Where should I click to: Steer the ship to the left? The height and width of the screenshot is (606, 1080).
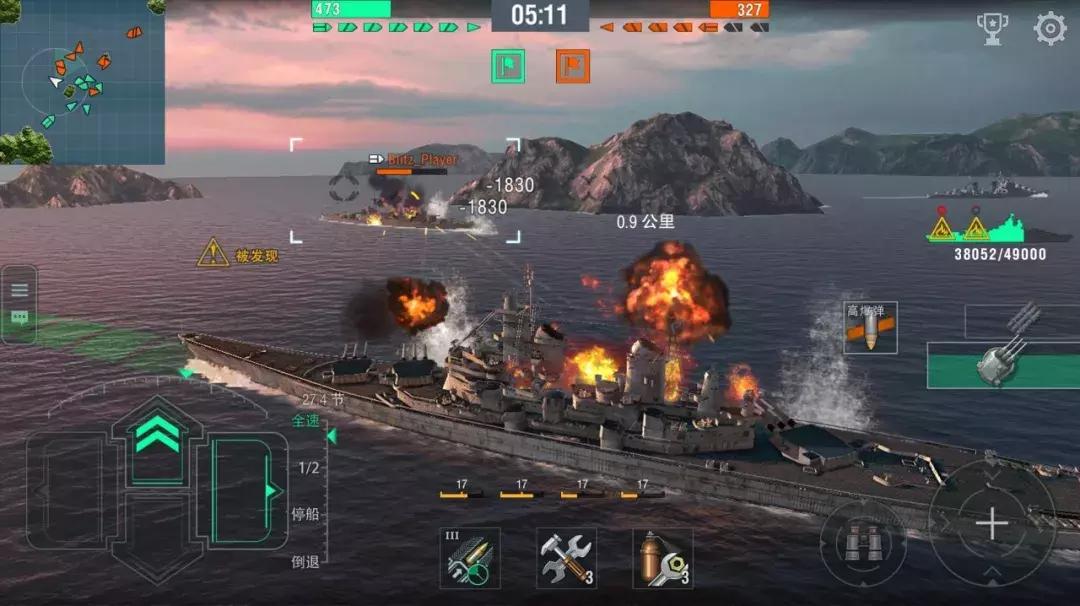[x=70, y=490]
